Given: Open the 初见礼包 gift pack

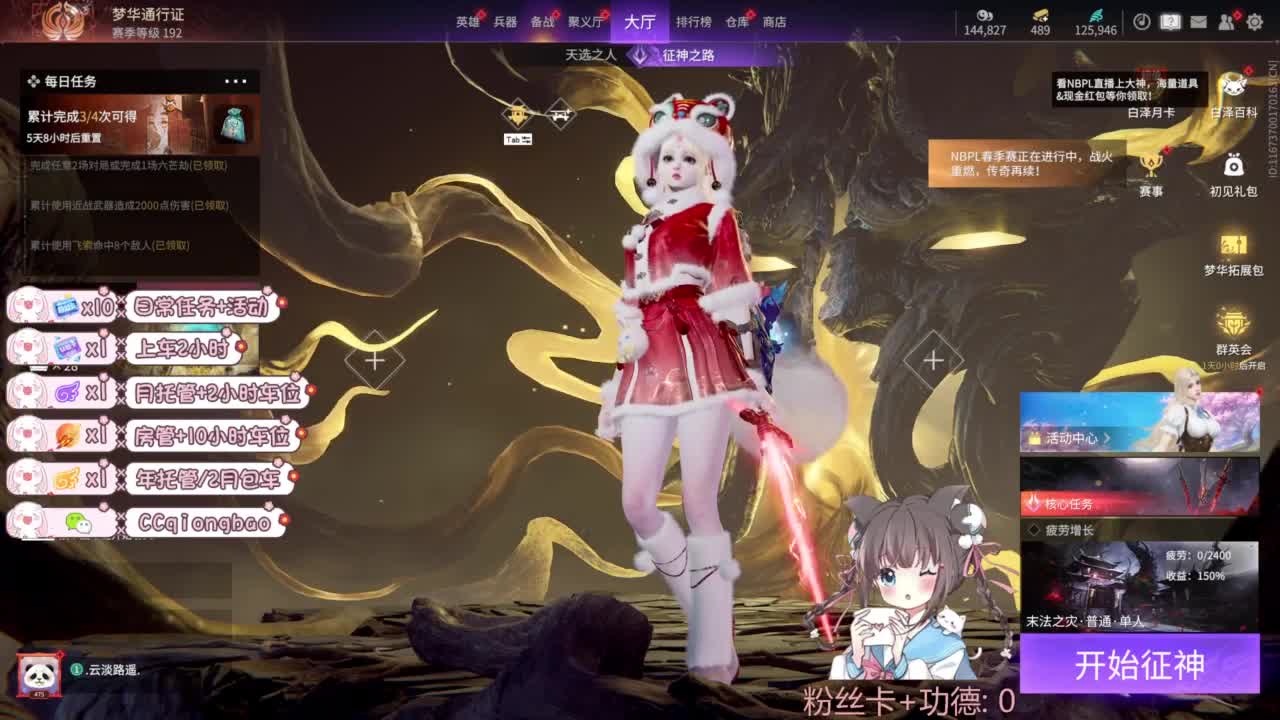Looking at the screenshot, I should click(x=1234, y=168).
